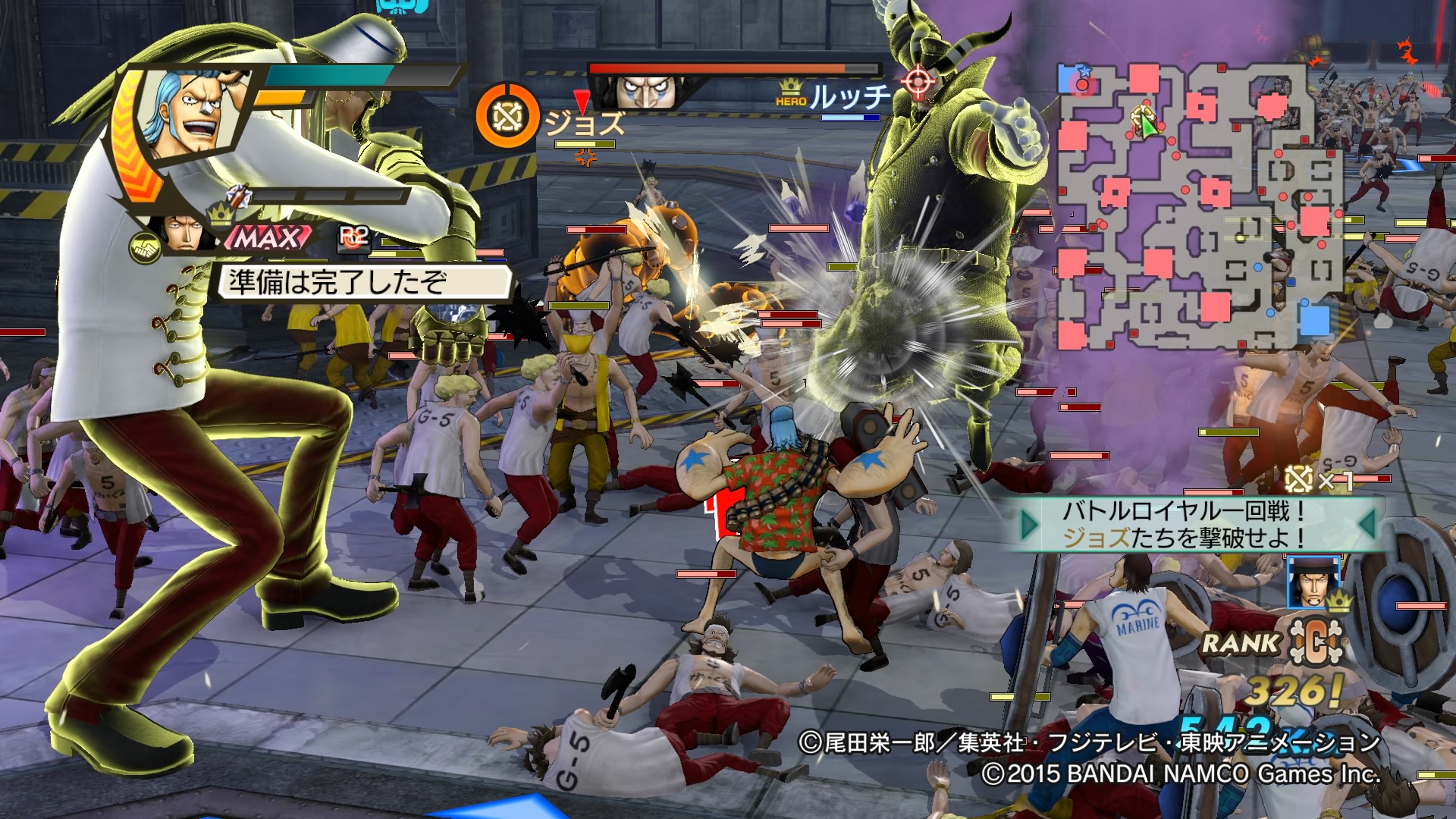The width and height of the screenshot is (1456, 819).
Task: Click the red target reticle above Lucci
Action: (x=918, y=82)
